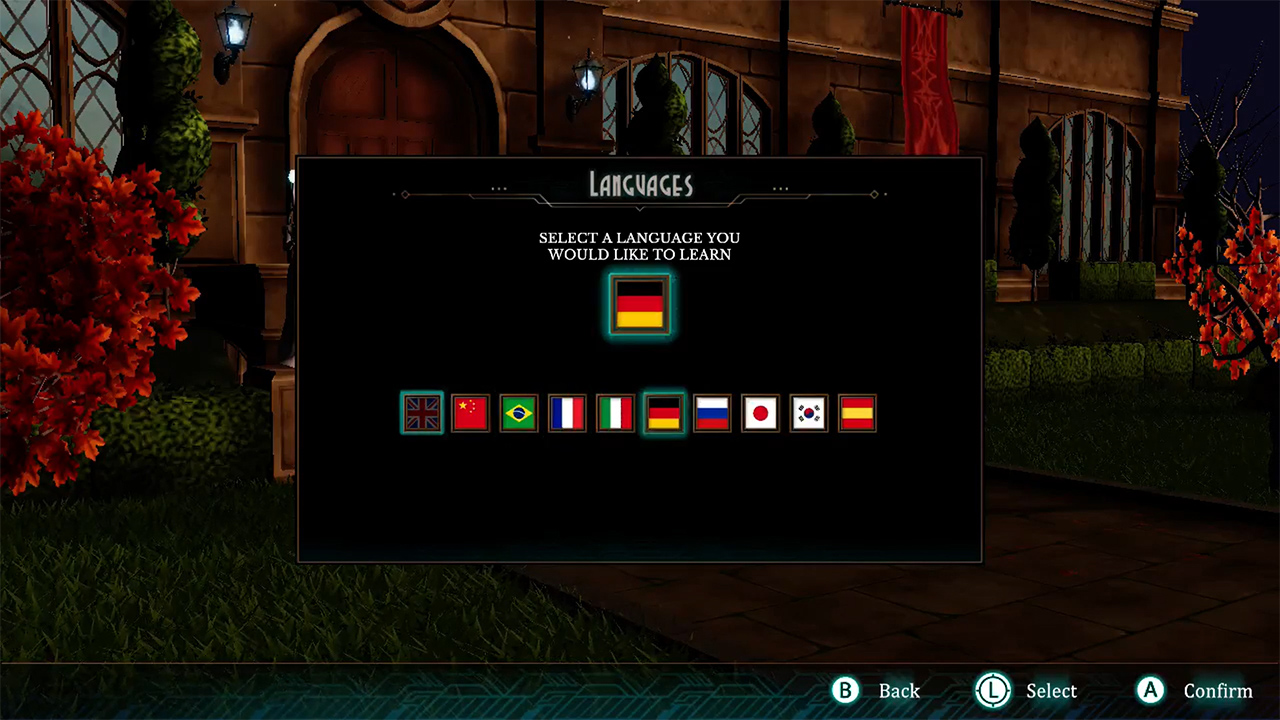Choose the Brazilian flag for Portuguese
This screenshot has height=720, width=1280.
click(x=518, y=413)
